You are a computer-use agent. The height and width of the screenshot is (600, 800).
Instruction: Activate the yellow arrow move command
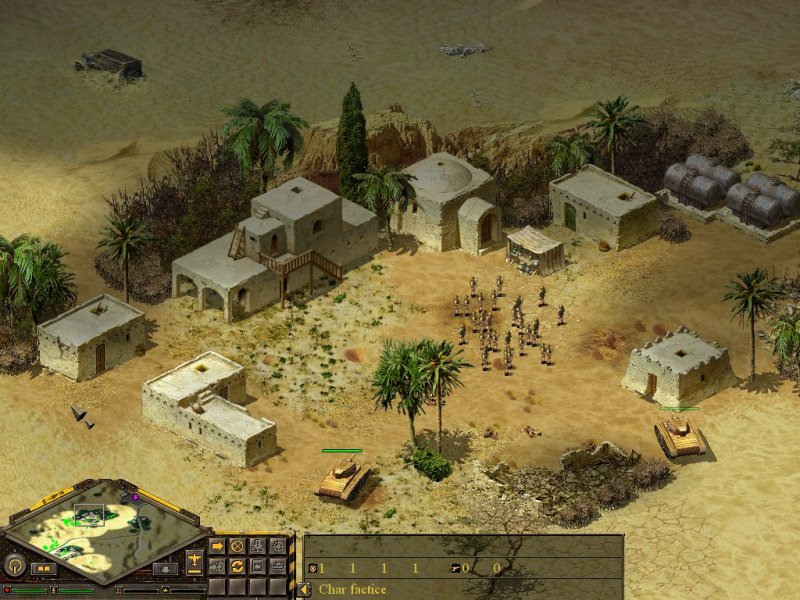[x=217, y=546]
